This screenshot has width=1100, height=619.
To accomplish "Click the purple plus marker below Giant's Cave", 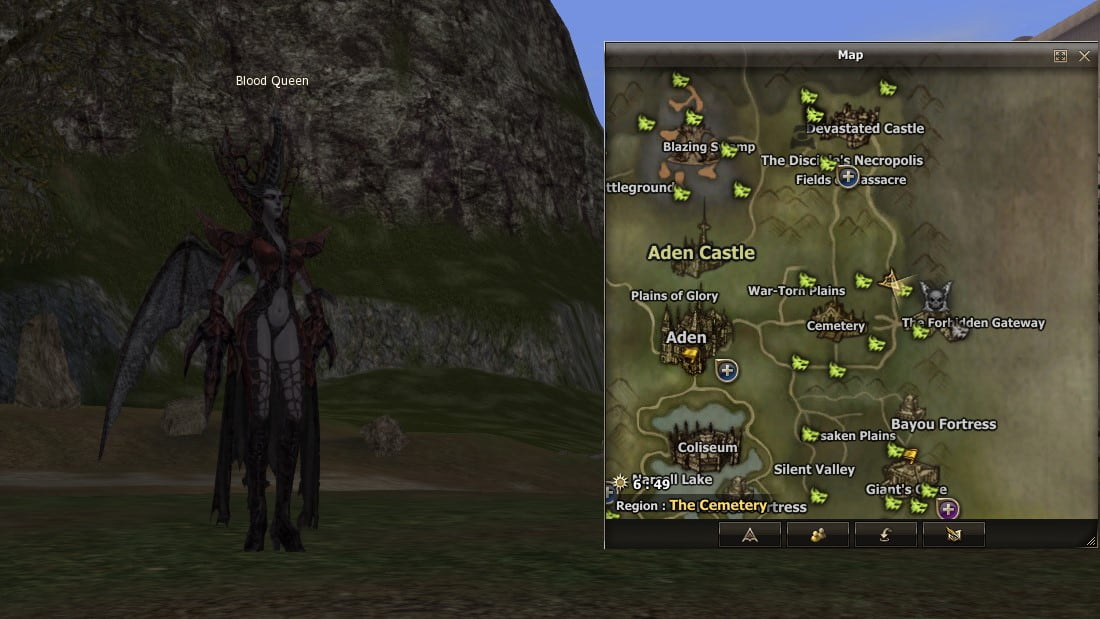I will [948, 508].
